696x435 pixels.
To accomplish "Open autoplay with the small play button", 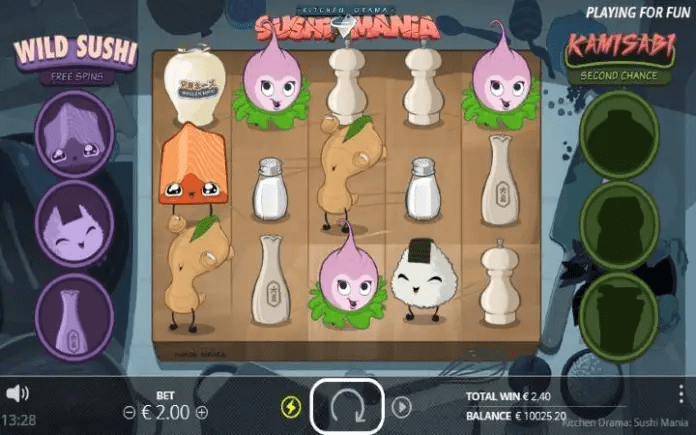I will (401, 407).
